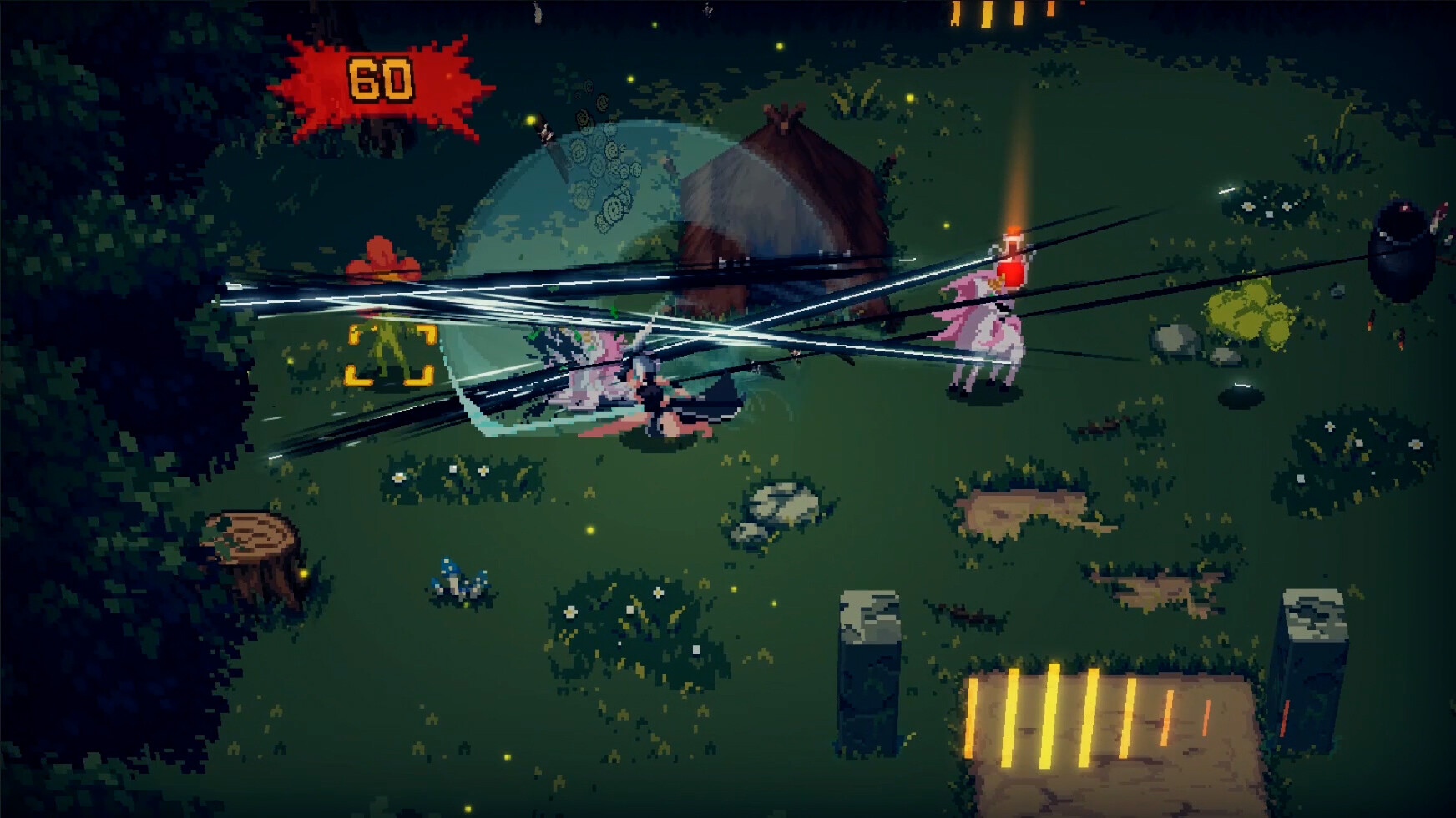Click the red flower near the damage splat

[x=382, y=259]
